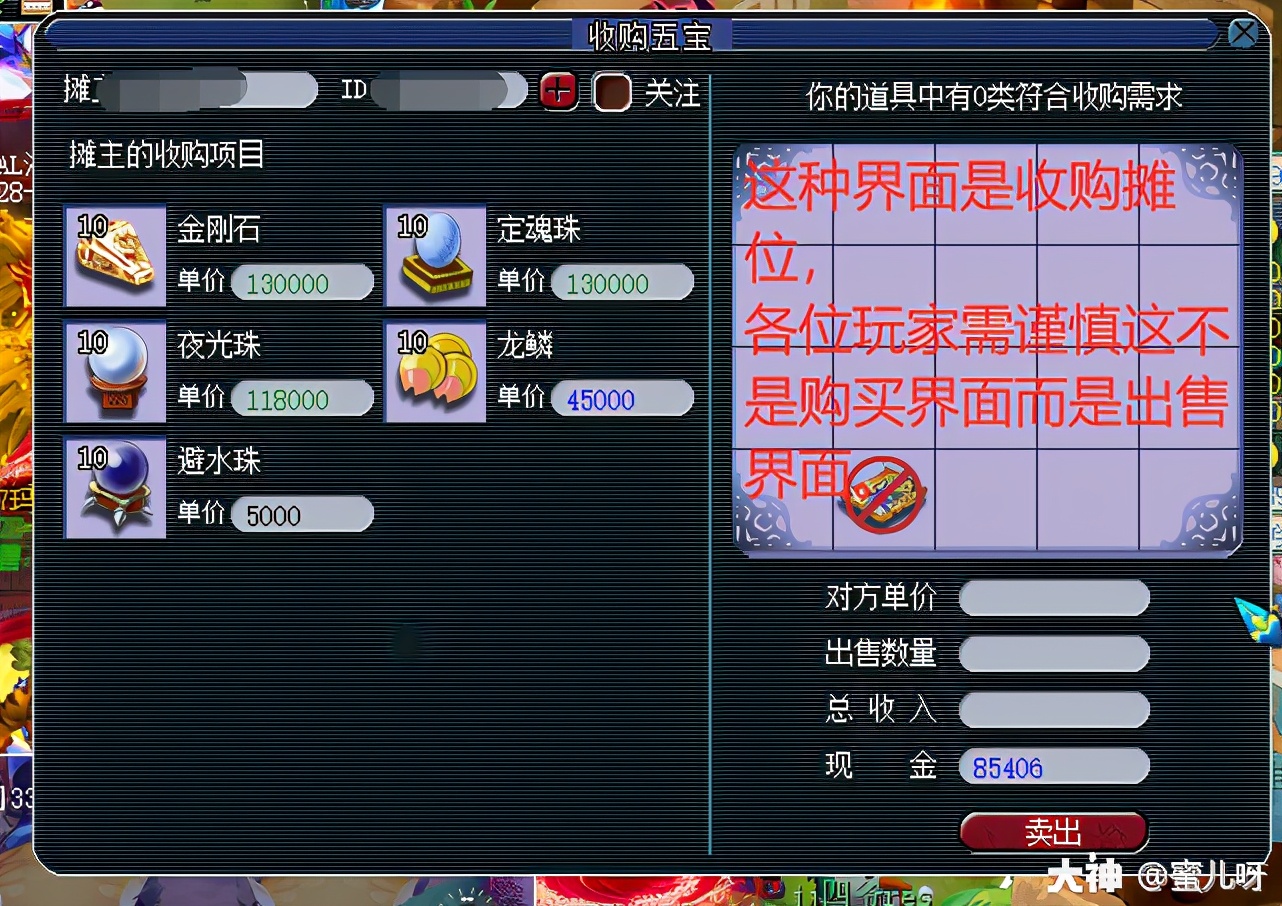Click the 出售数量 quantity input field
The width and height of the screenshot is (1282, 906).
pos(1053,654)
